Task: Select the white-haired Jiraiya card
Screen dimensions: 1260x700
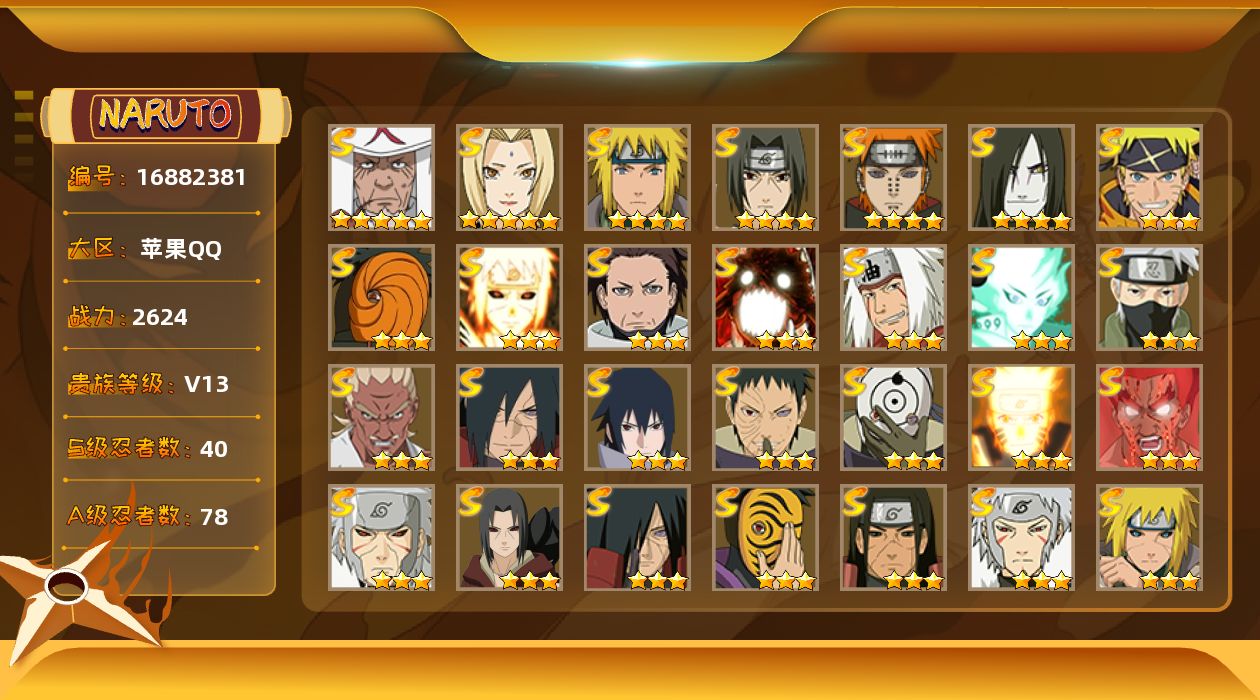Action: (893, 298)
